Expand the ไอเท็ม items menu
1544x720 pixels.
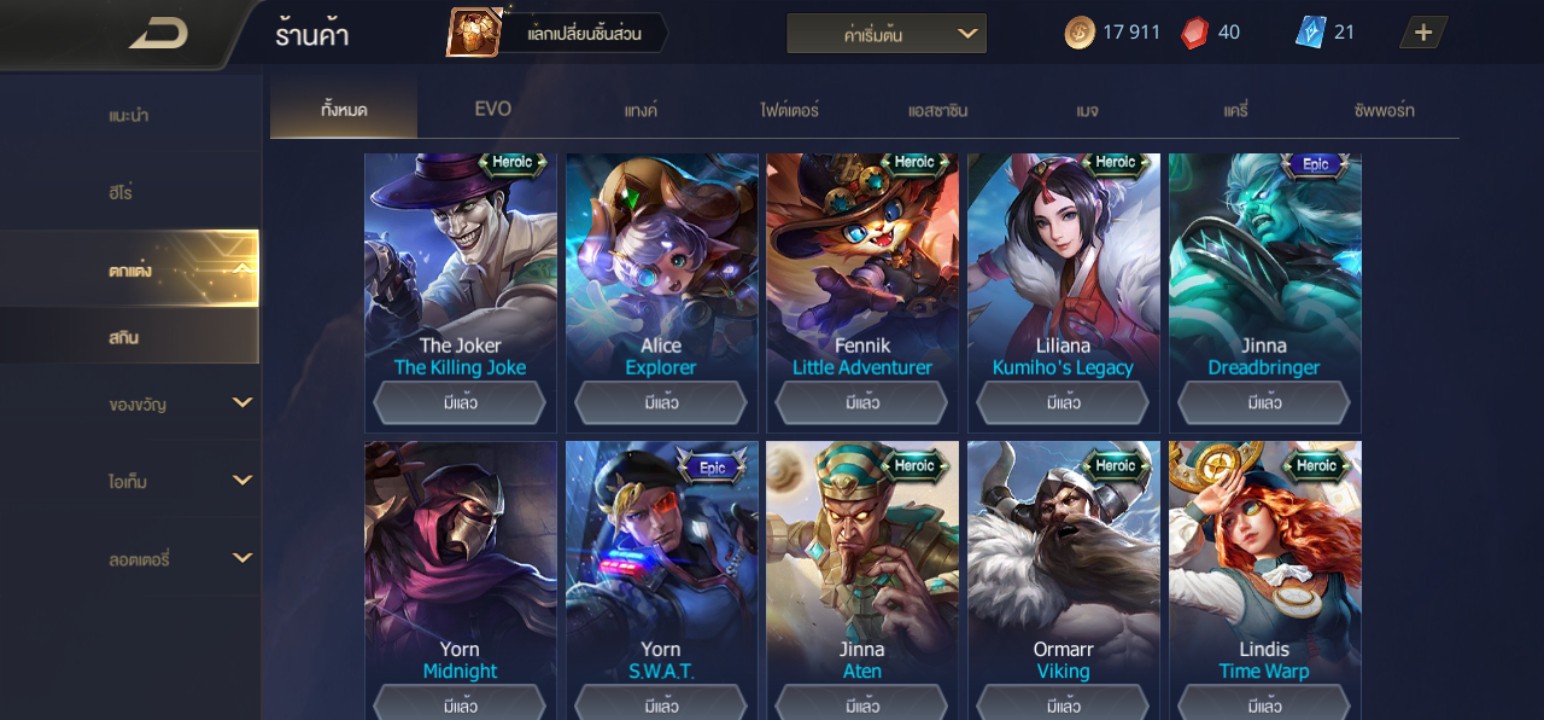pos(180,481)
